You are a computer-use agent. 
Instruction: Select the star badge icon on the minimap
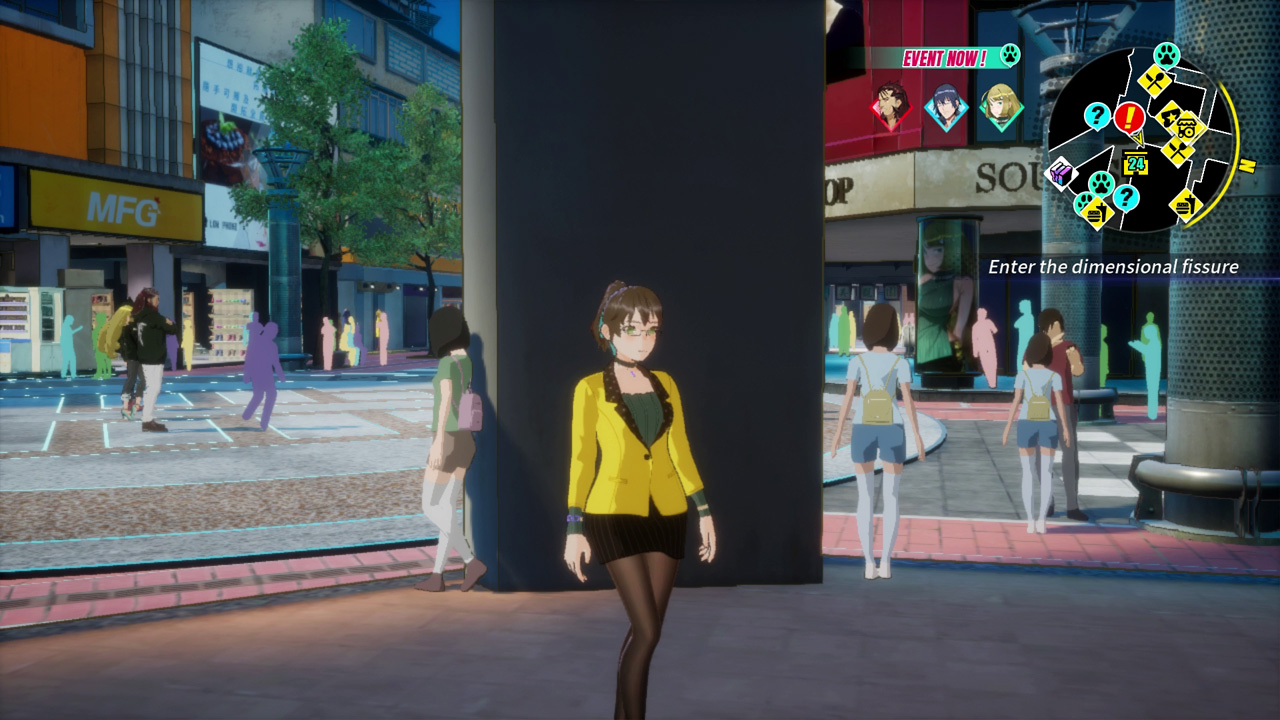coord(1170,115)
